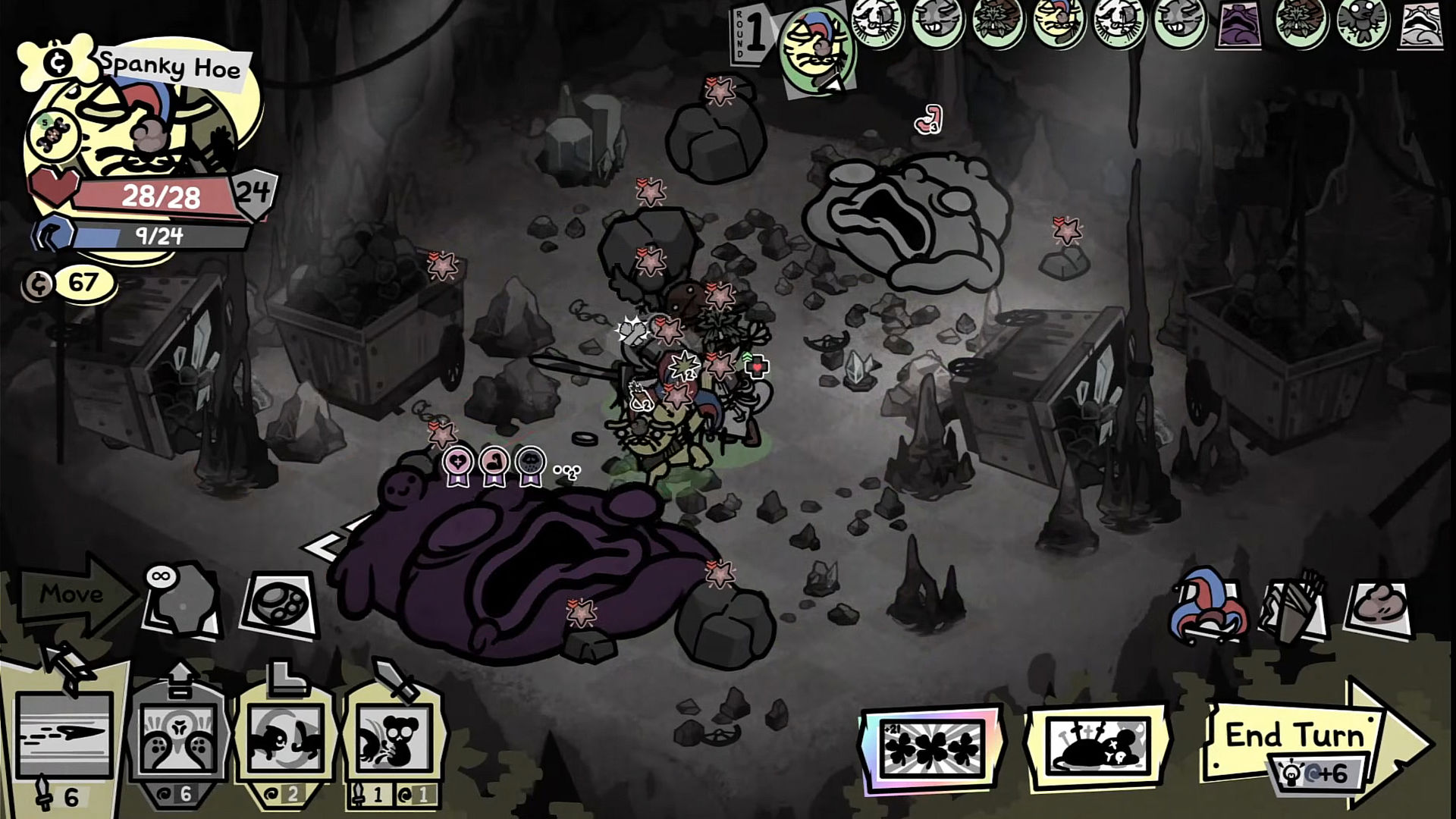Select the pale blob portrait in turn order
Image resolution: width=1456 pixels, height=819 pixels.
pos(1422,25)
